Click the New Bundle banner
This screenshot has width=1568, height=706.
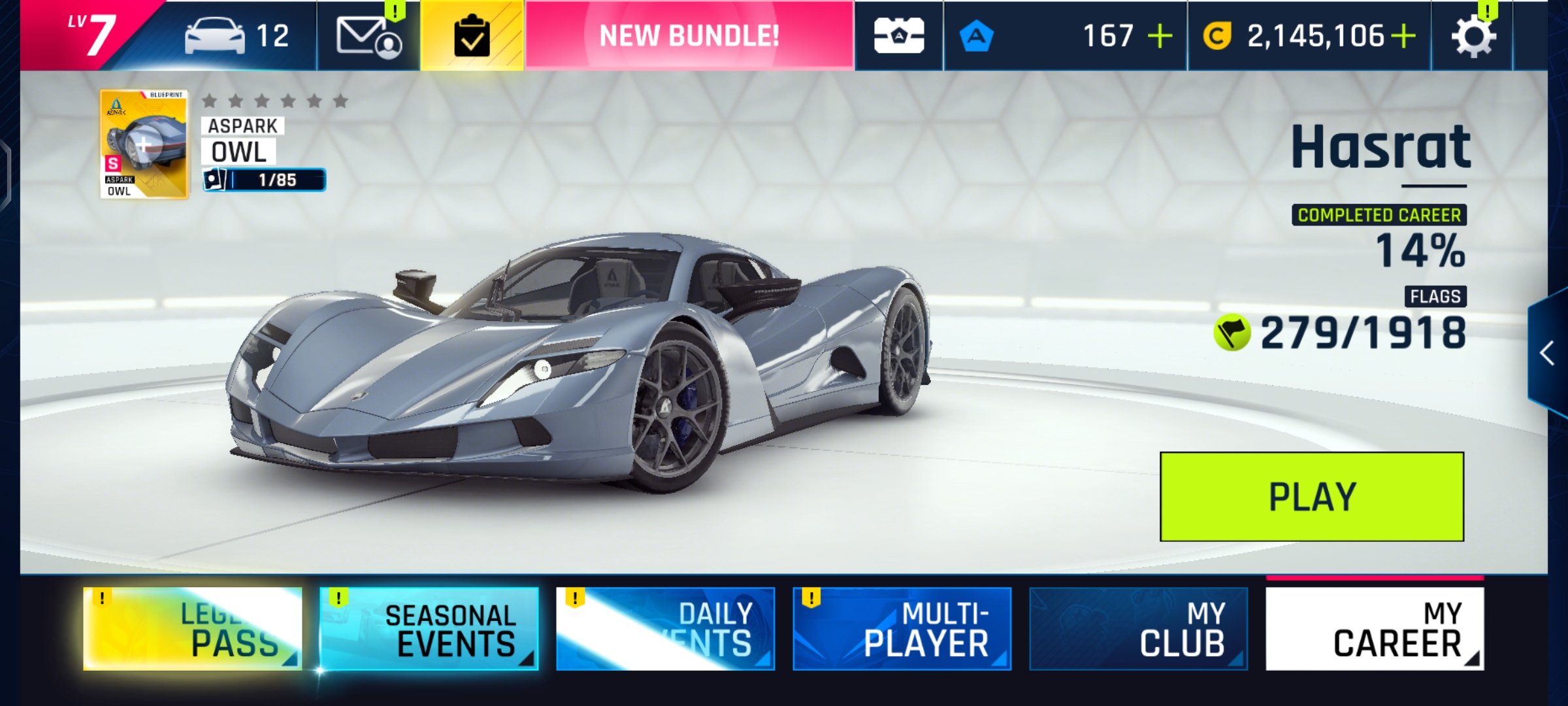click(x=689, y=36)
